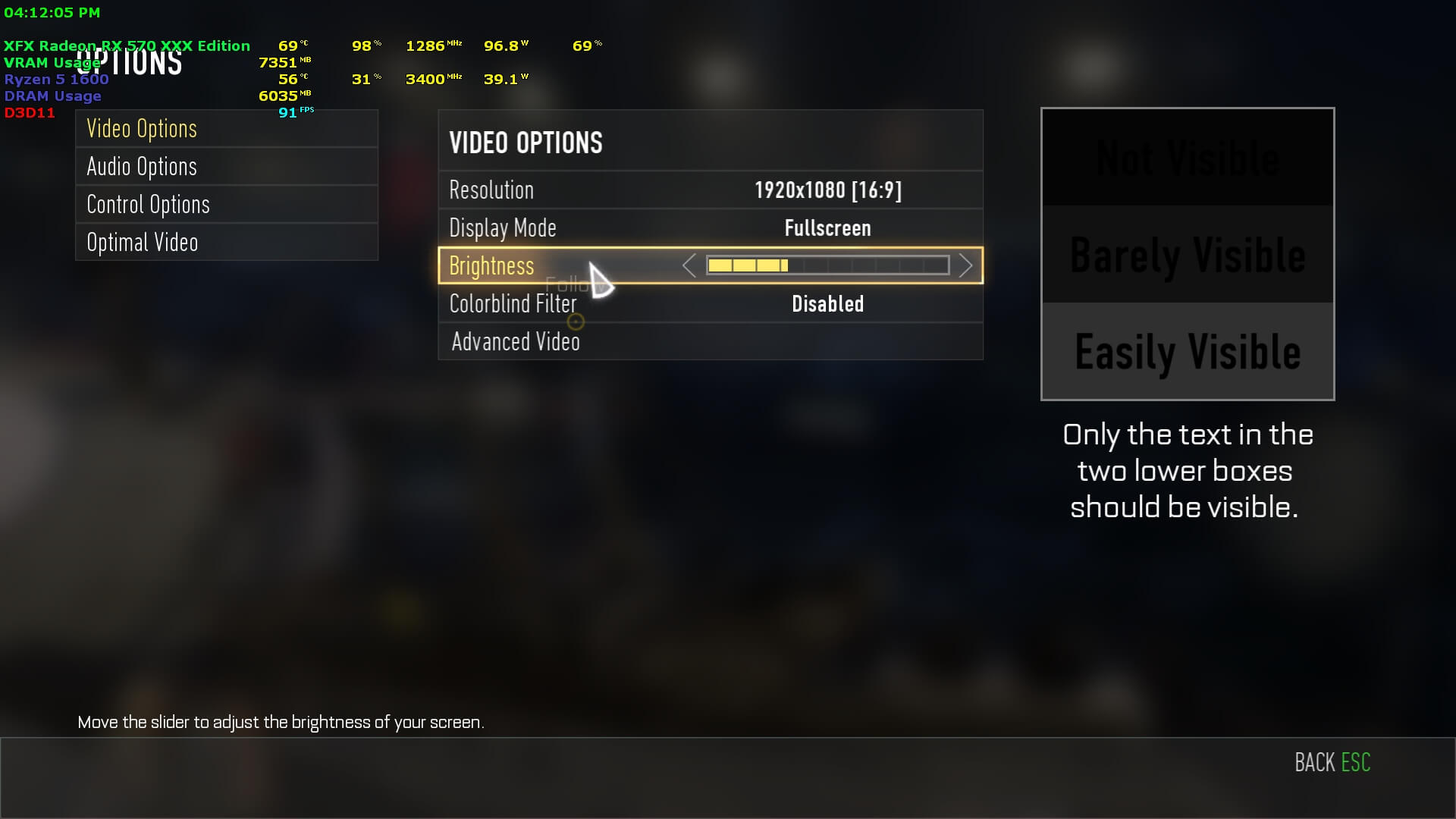Go back with the BACK button
Image resolution: width=1456 pixels, height=819 pixels.
tap(1332, 762)
